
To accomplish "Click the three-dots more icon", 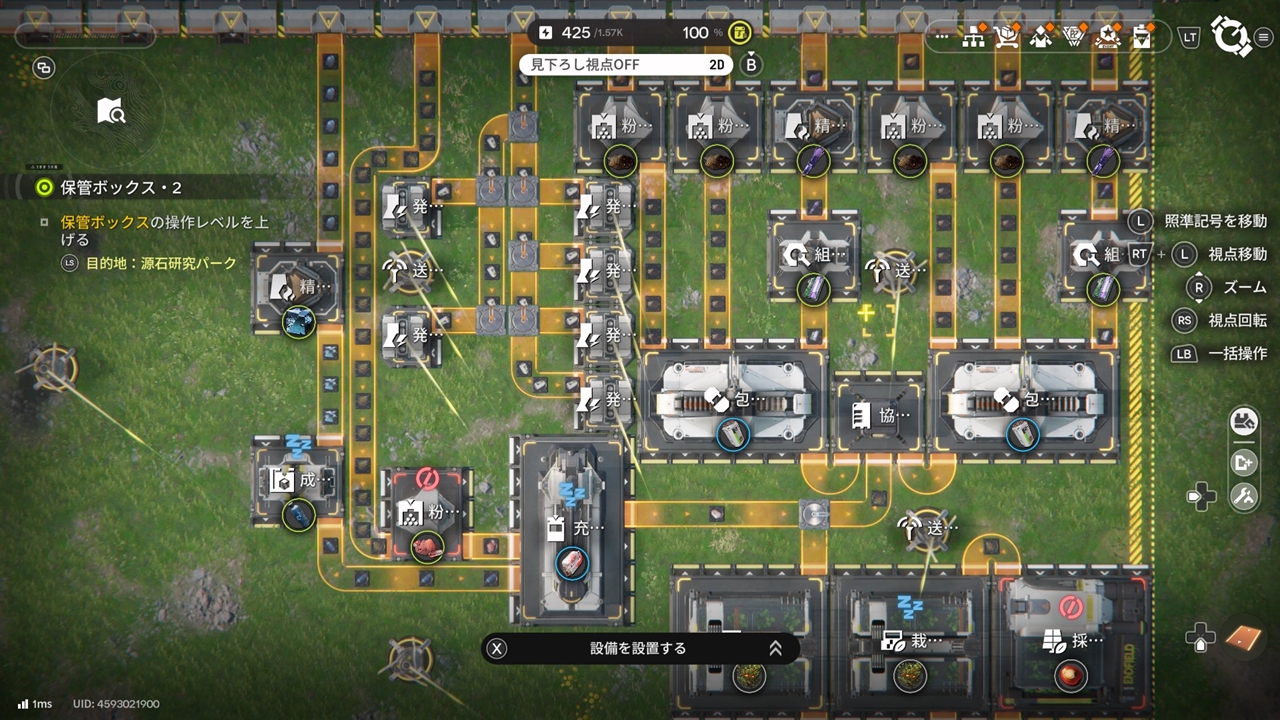I will point(942,37).
